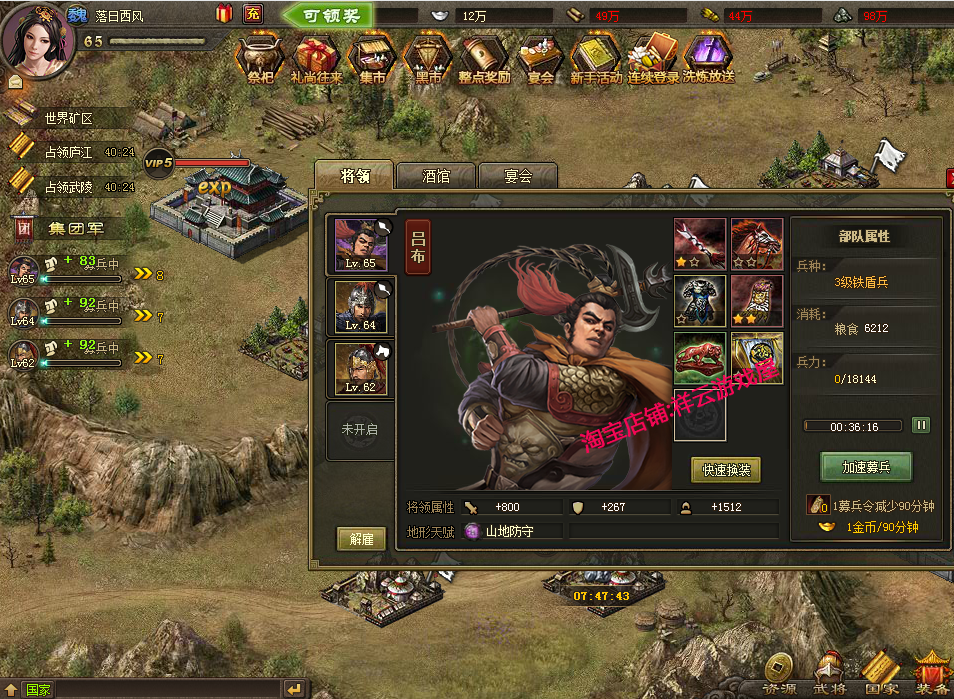Choose the Lv. 62 general portrait
The width and height of the screenshot is (954, 699).
[361, 368]
